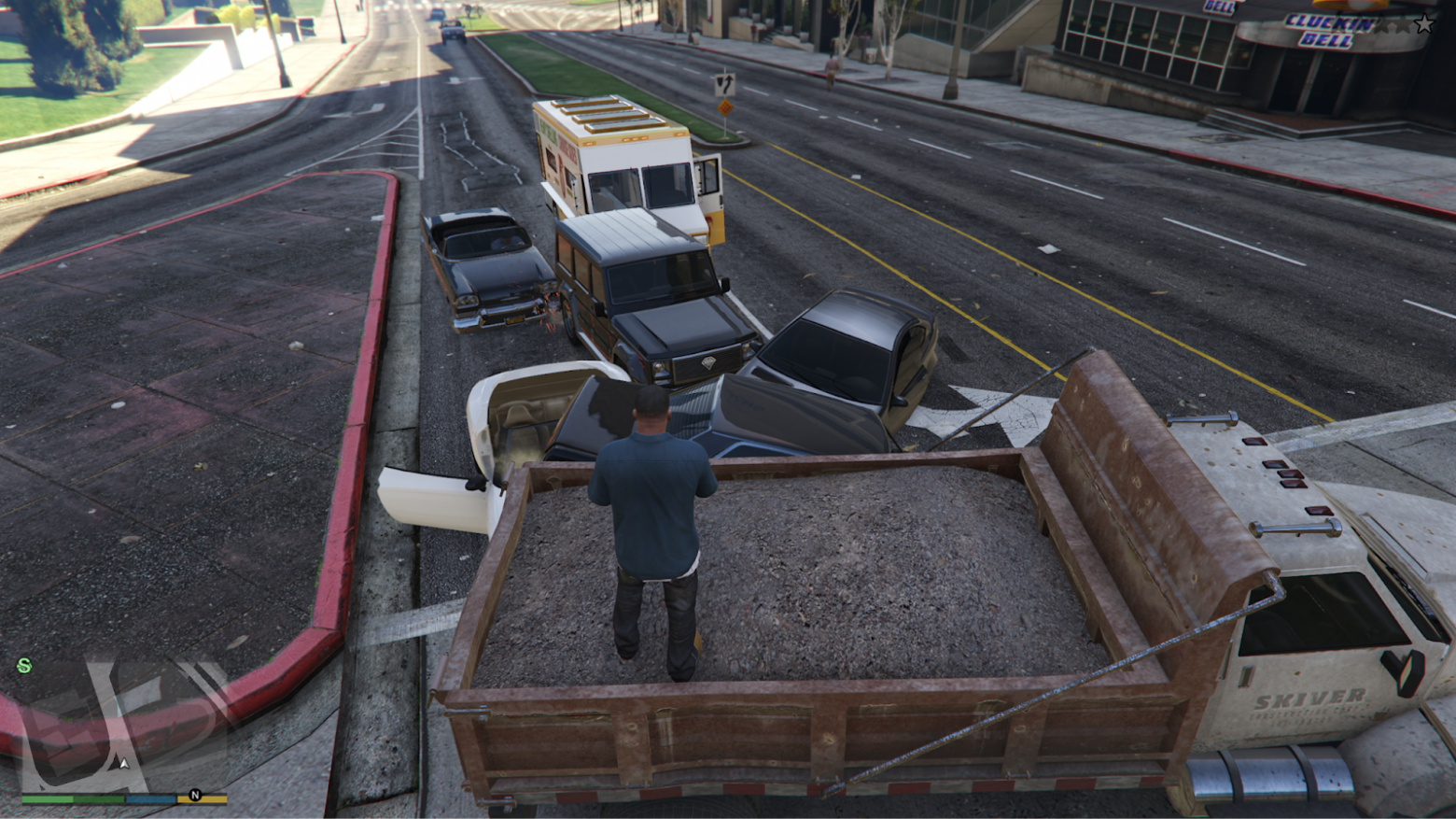Screen dimensions: 1456x819
Task: Click the white player arrow on minimap
Action: [x=124, y=764]
